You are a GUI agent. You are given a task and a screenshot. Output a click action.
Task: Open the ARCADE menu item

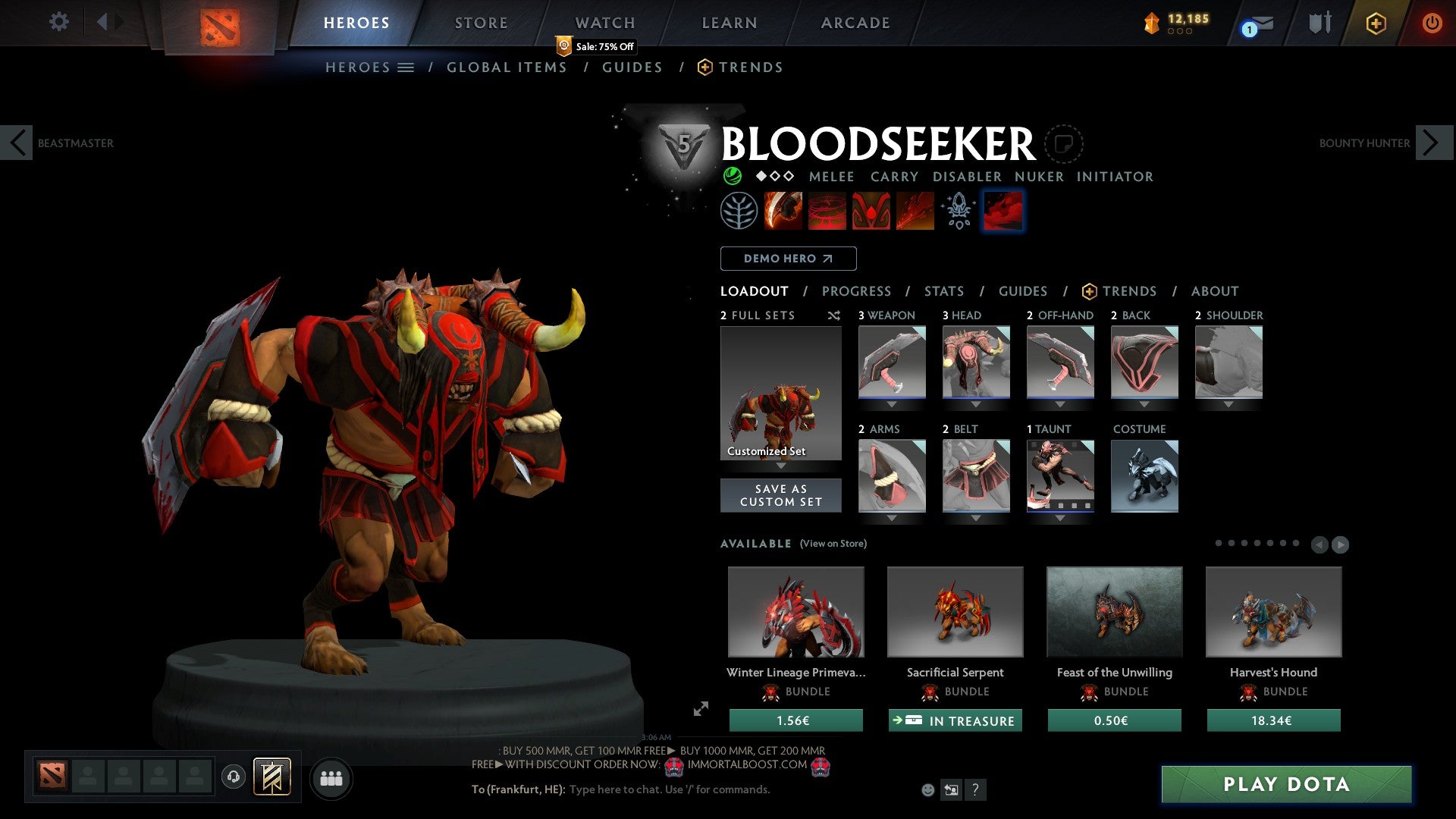coord(855,23)
